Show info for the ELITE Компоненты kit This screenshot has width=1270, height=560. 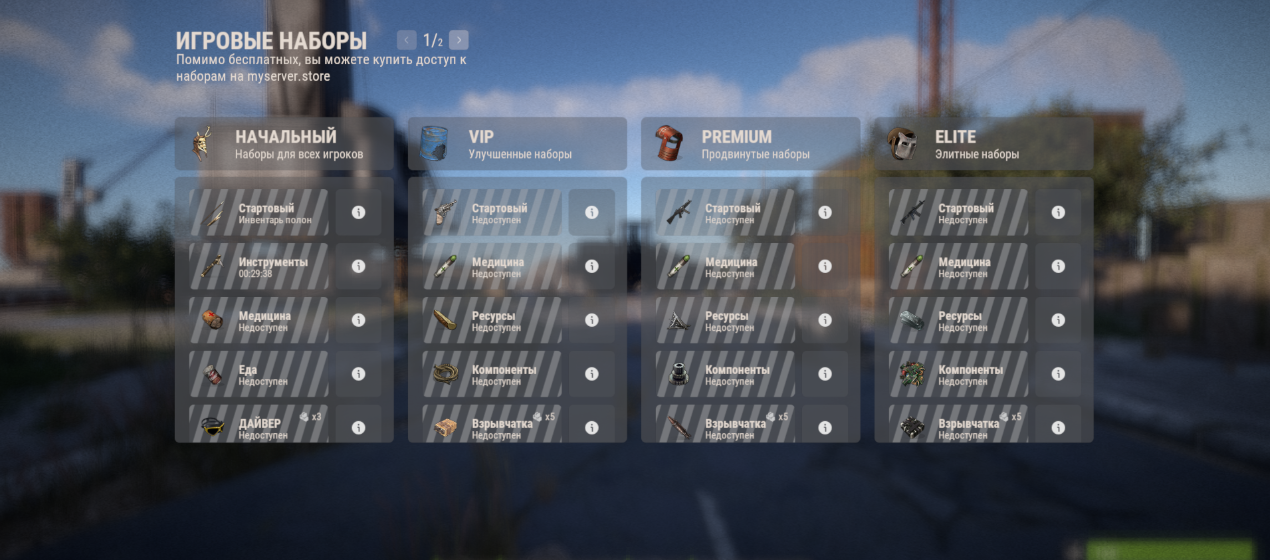tap(1058, 374)
